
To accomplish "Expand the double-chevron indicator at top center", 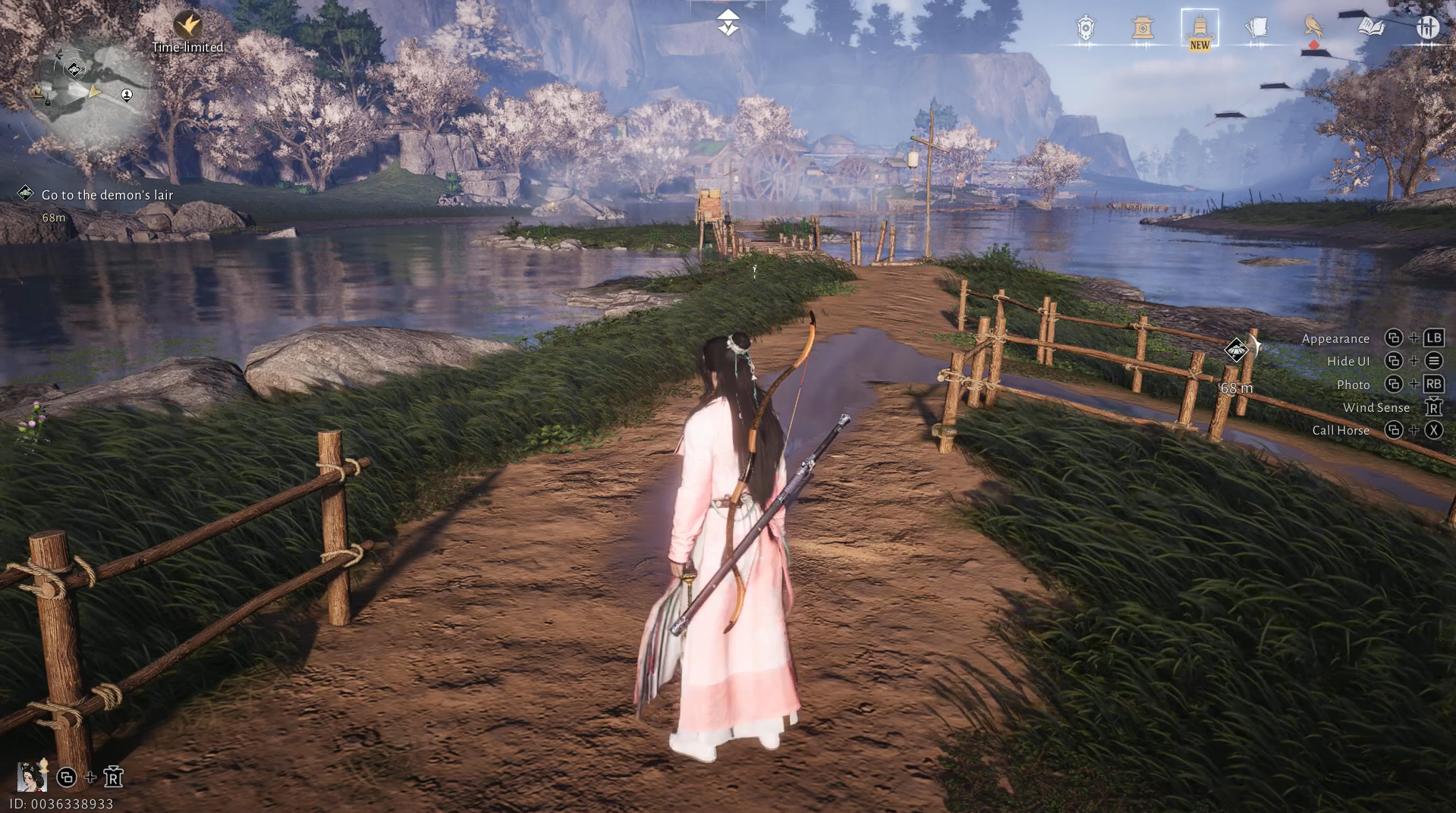I will tap(727, 23).
